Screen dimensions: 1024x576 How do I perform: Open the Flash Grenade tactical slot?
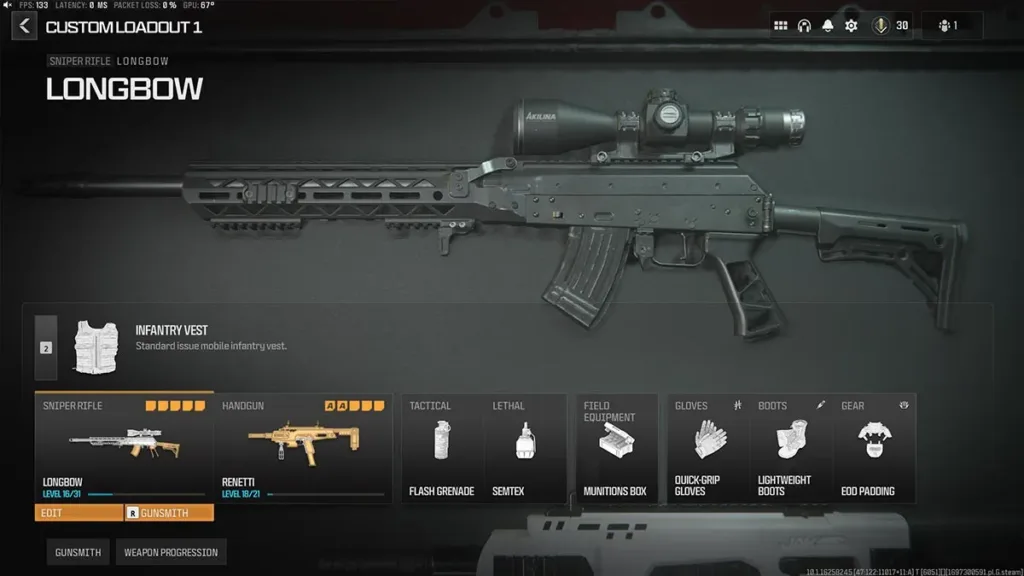point(441,446)
